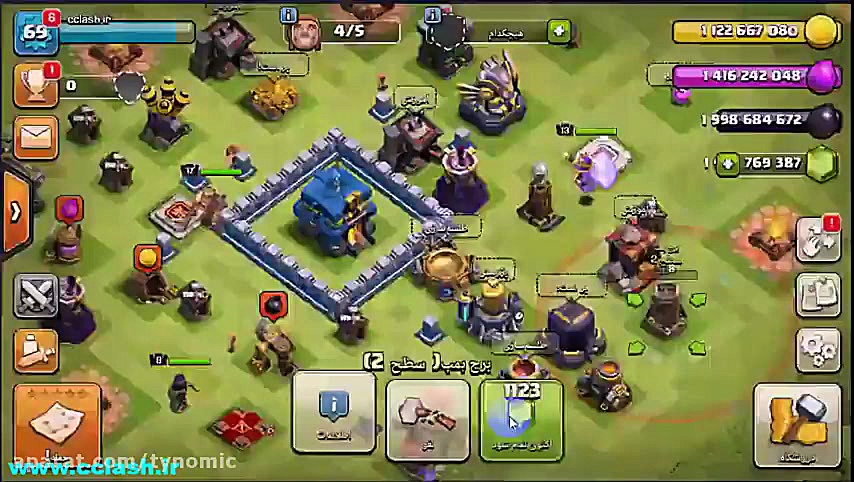854x482 pixels.
Task: Open the settings gears button
Action: coord(818,348)
